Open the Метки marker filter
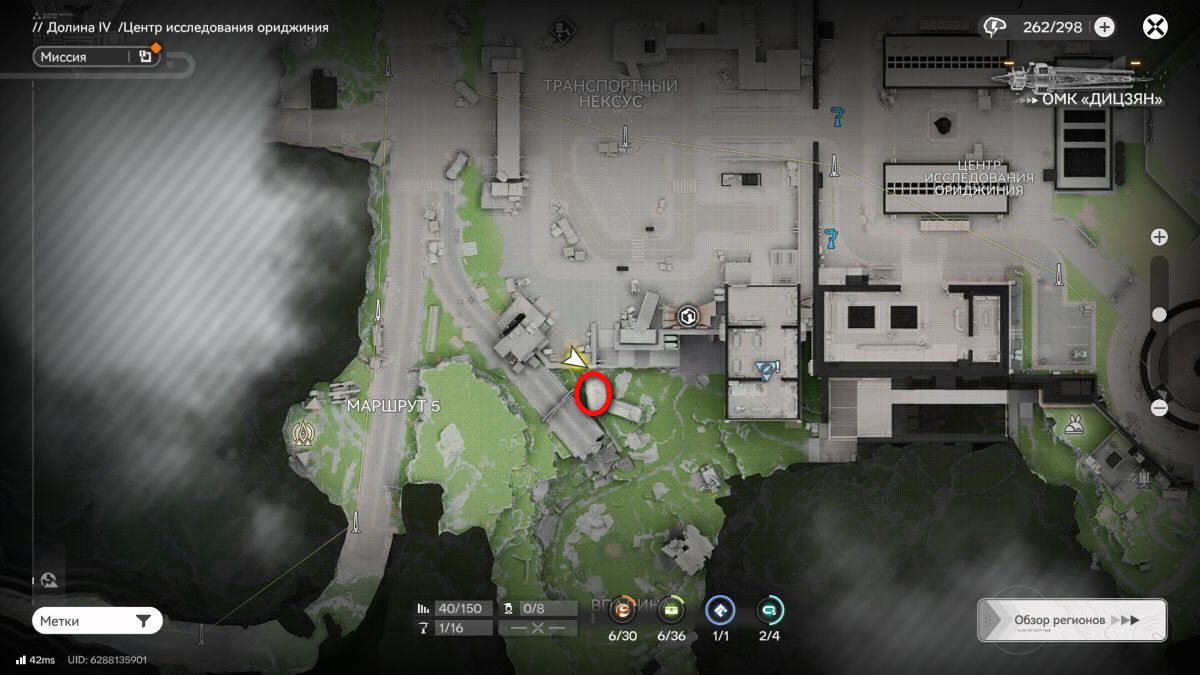1200x675 pixels. (x=96, y=621)
